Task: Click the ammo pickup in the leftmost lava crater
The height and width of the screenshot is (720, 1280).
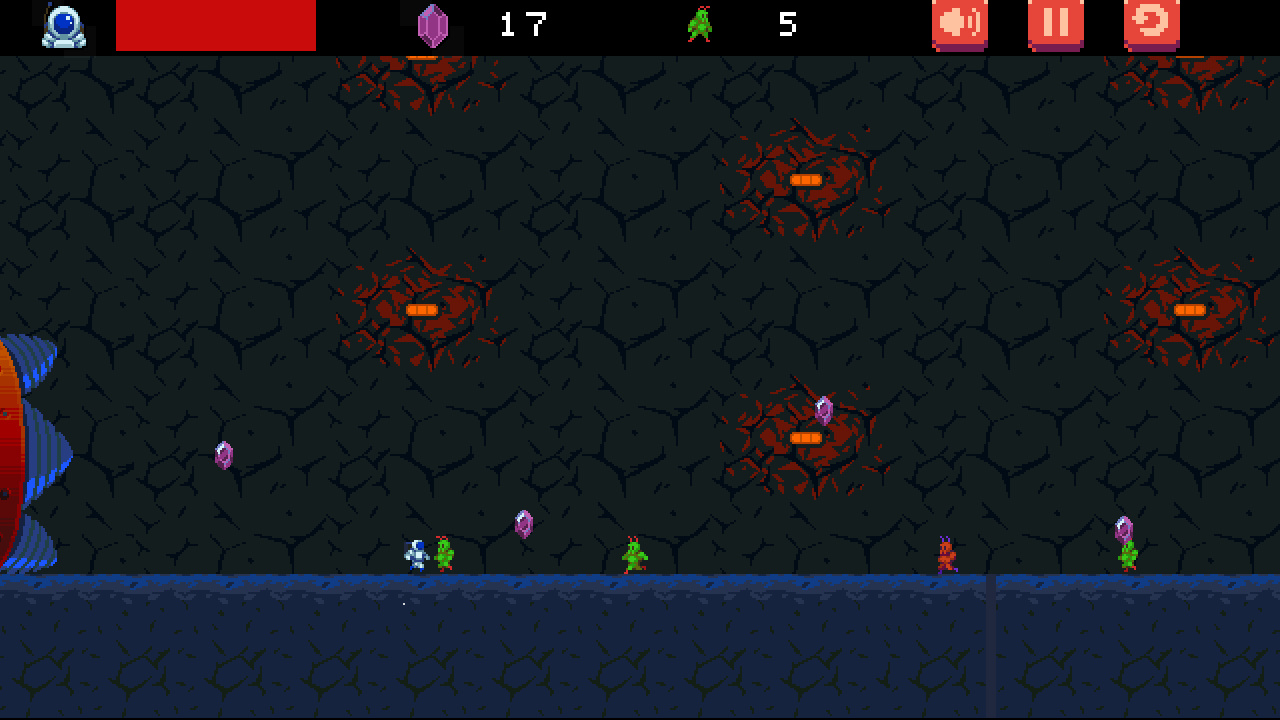Action: tap(423, 310)
